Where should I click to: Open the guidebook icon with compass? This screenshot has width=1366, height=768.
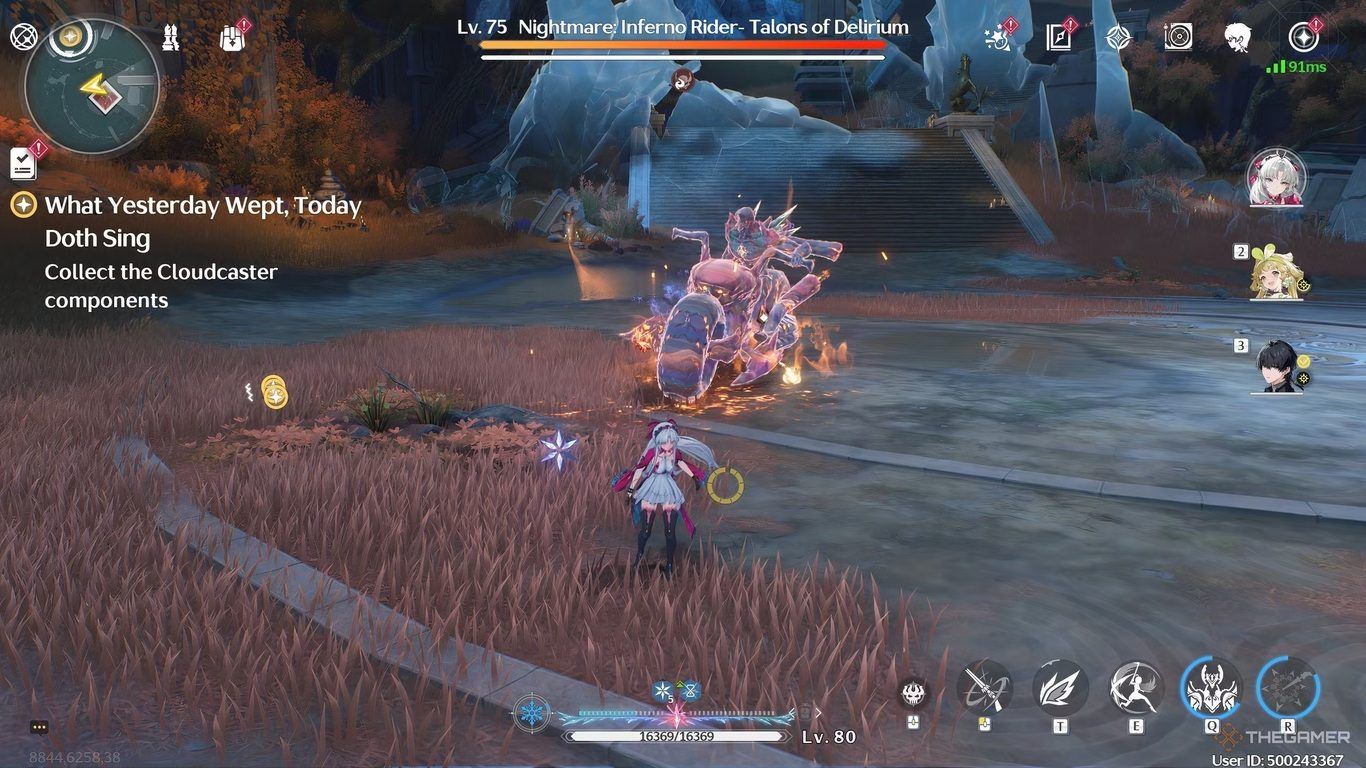coord(1058,38)
